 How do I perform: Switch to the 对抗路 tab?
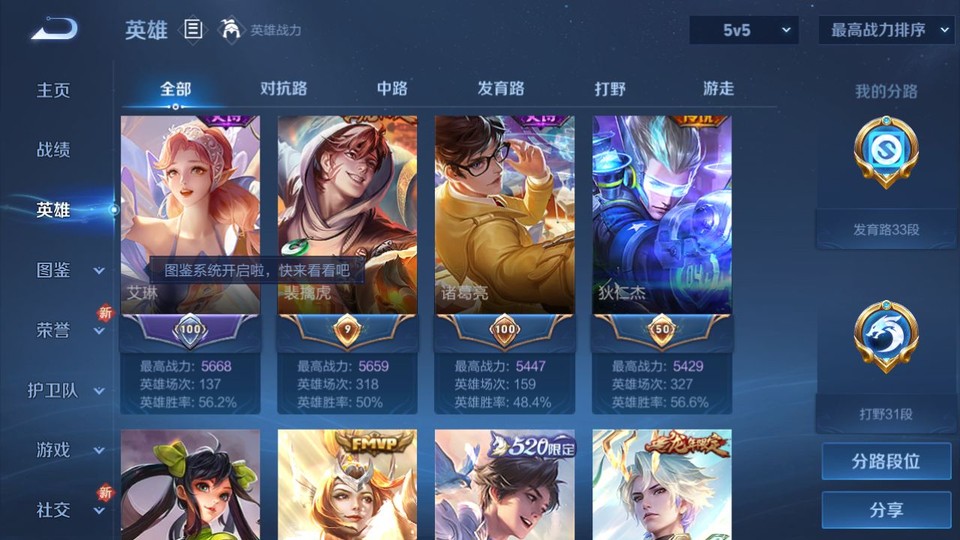tap(284, 89)
